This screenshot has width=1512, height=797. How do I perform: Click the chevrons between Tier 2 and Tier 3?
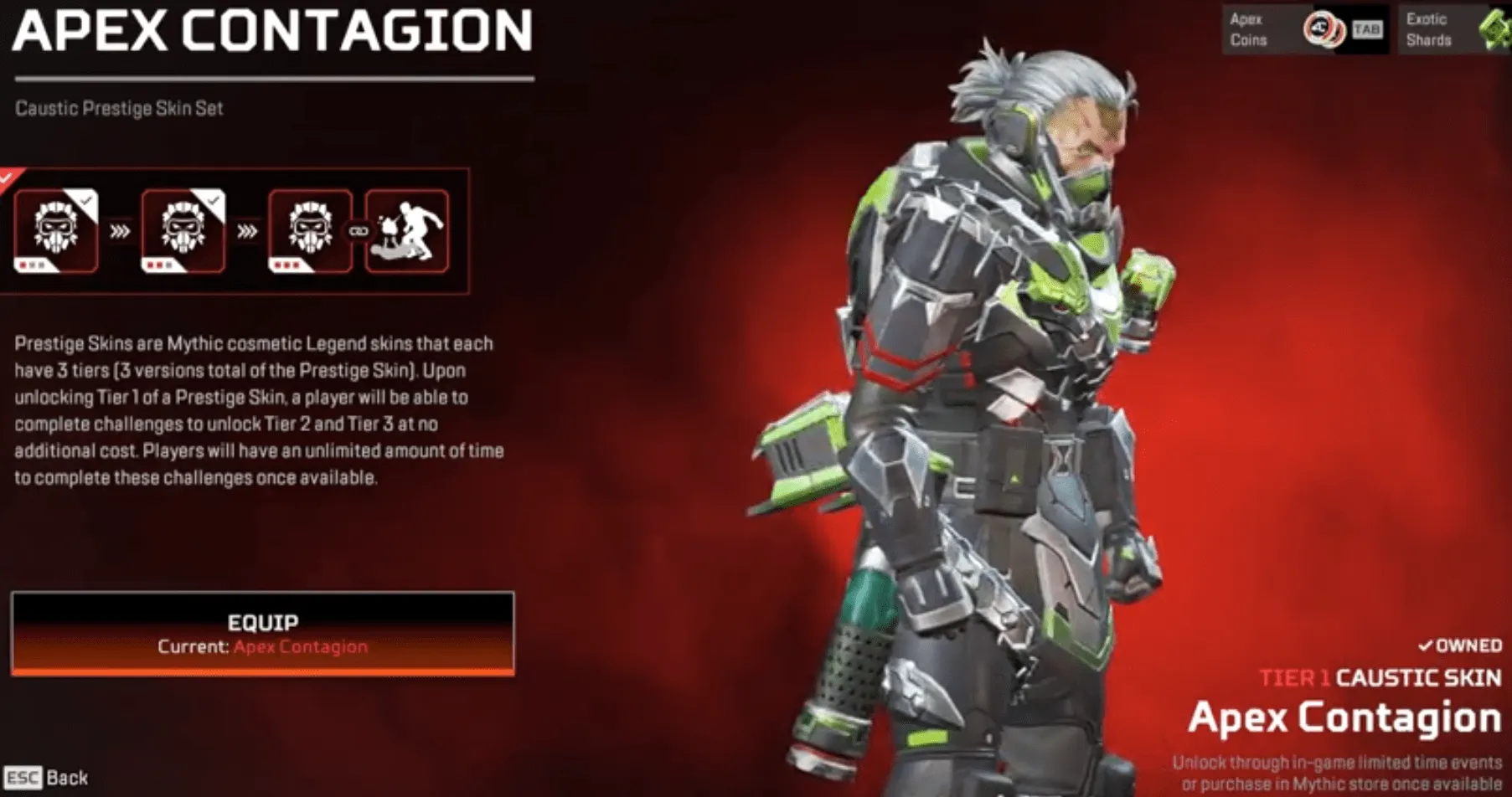click(x=248, y=232)
